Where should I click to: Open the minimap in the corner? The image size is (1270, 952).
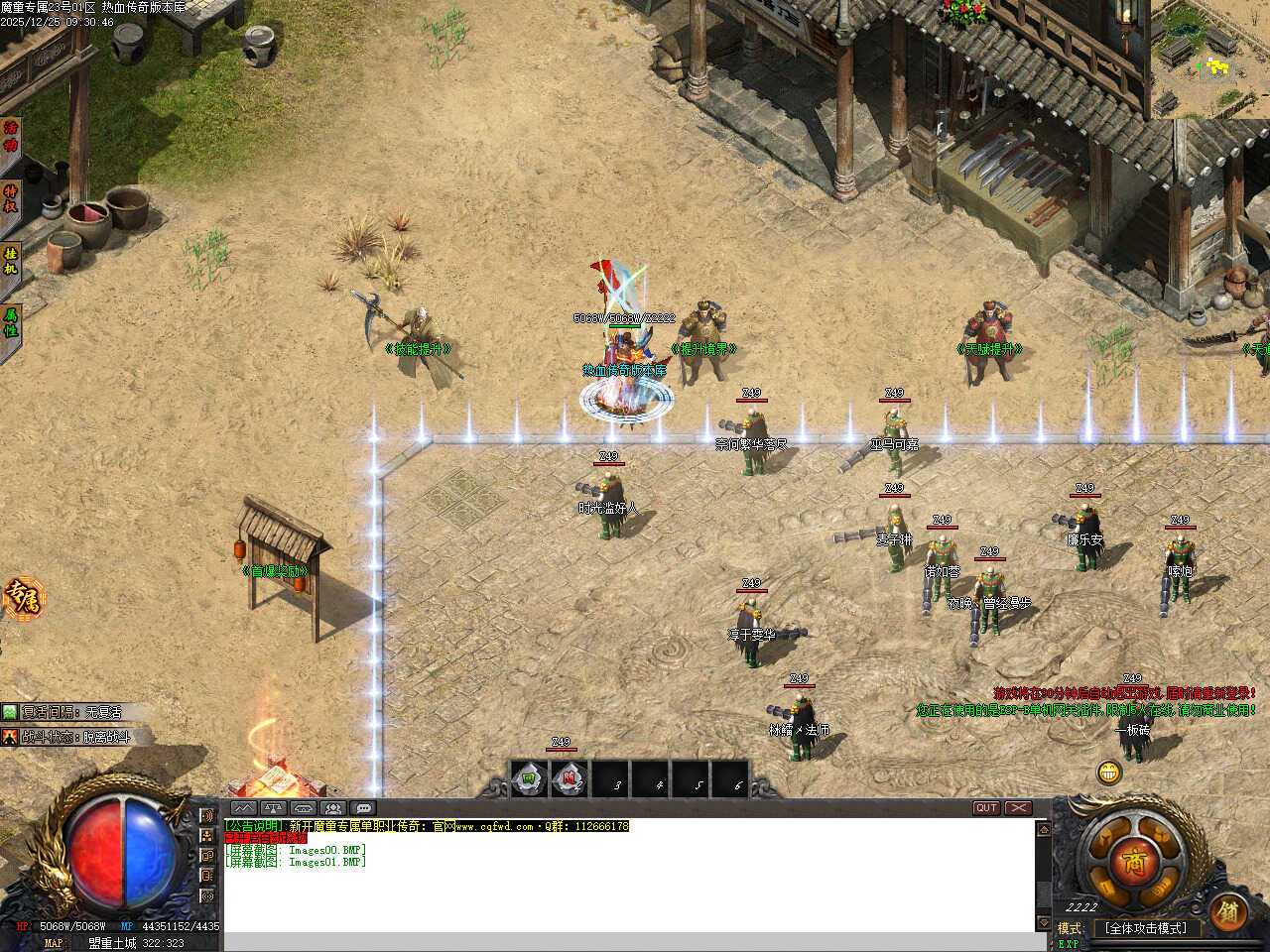click(1210, 59)
